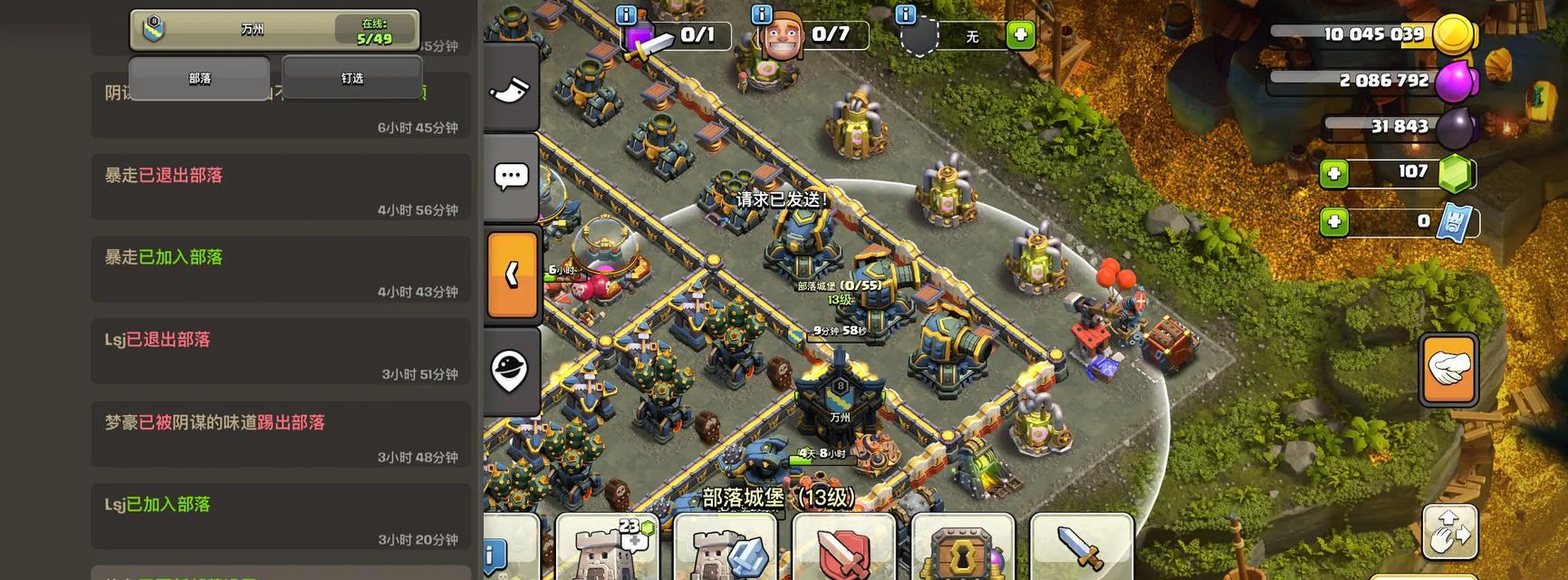Image resolution: width=1568 pixels, height=580 pixels.
Task: Select the castle with crystal option
Action: pyautogui.click(x=726, y=548)
